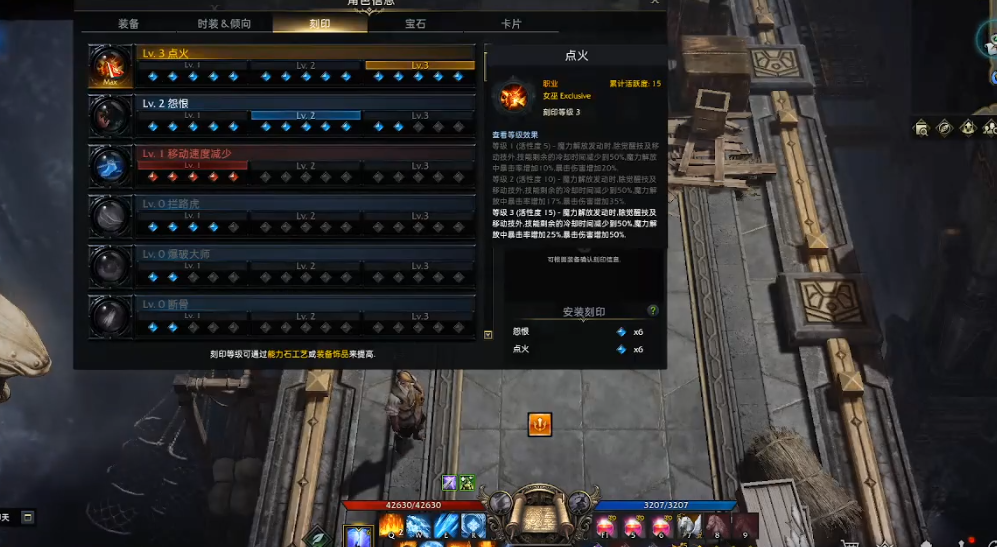Click the 能力石工艺 yellow link

(x=290, y=354)
